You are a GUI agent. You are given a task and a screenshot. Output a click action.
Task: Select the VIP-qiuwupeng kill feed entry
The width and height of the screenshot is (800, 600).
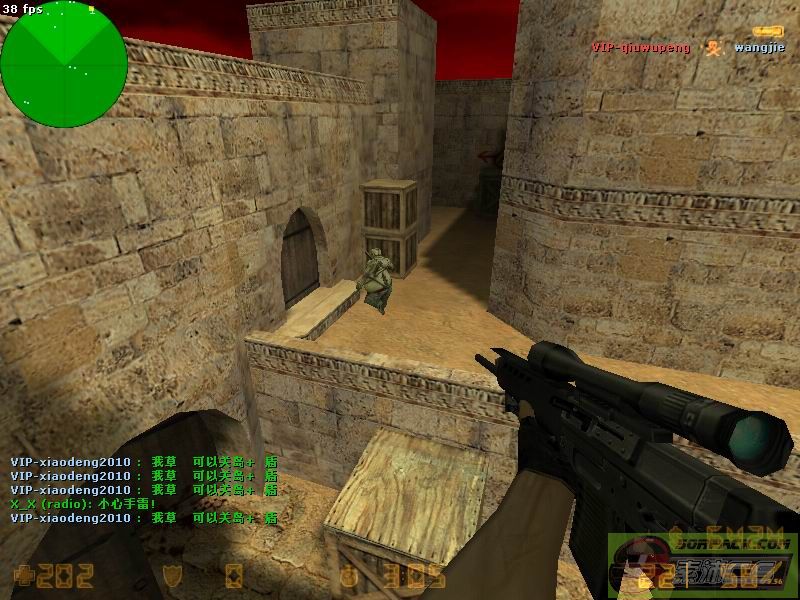(640, 47)
